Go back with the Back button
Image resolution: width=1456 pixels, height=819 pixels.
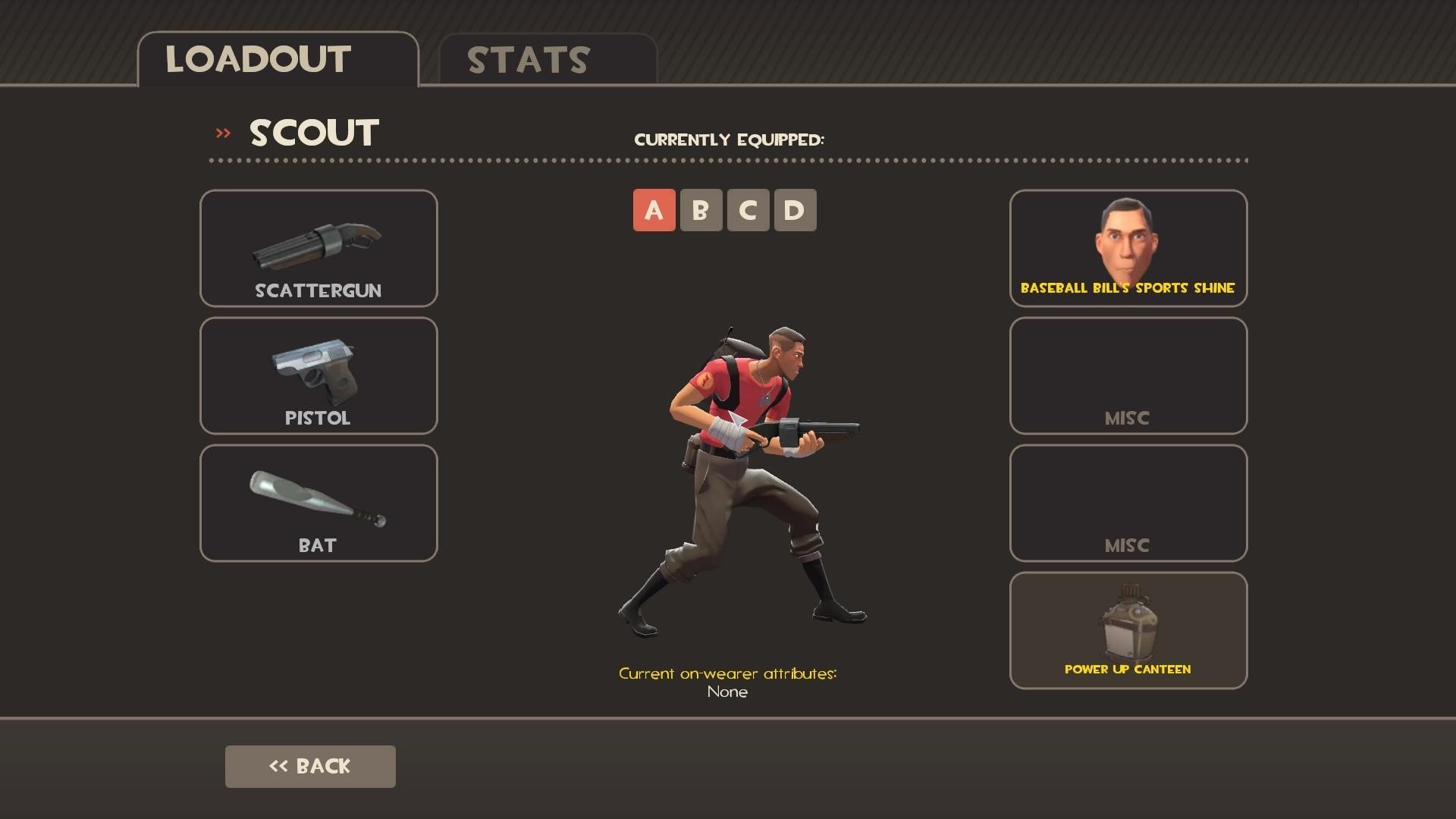310,766
